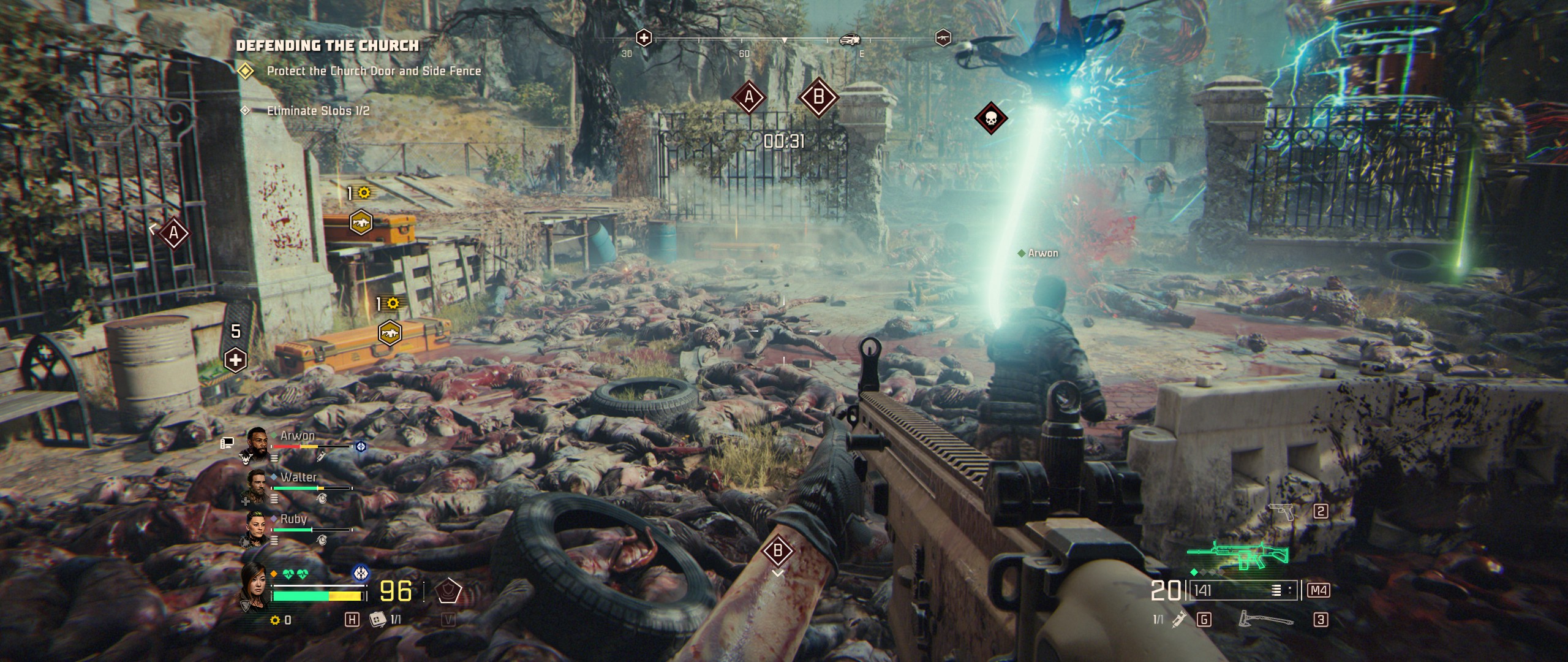Select the medical cross icon on the compass
The height and width of the screenshot is (662, 1568).
tap(643, 38)
